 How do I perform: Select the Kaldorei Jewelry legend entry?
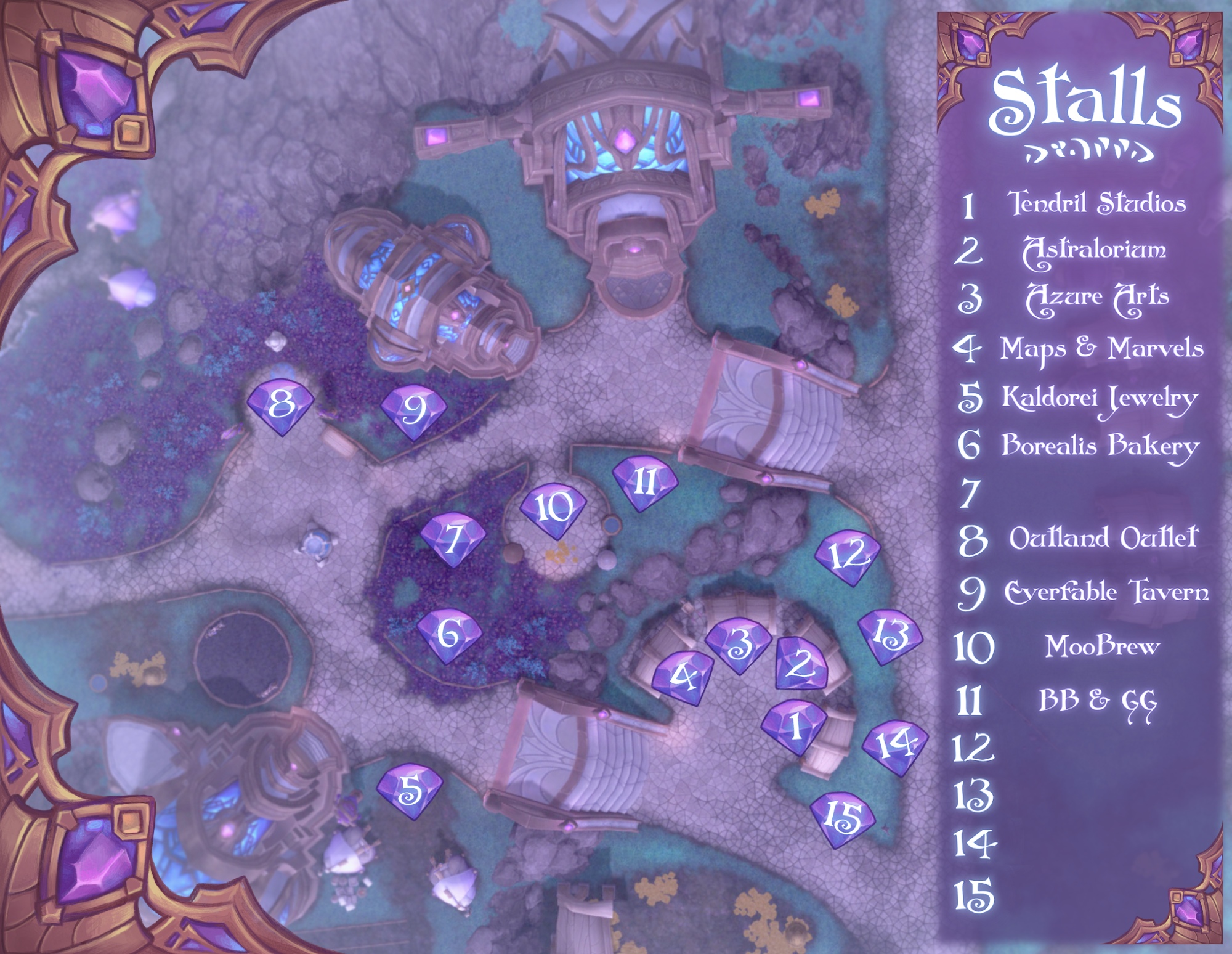(1099, 398)
